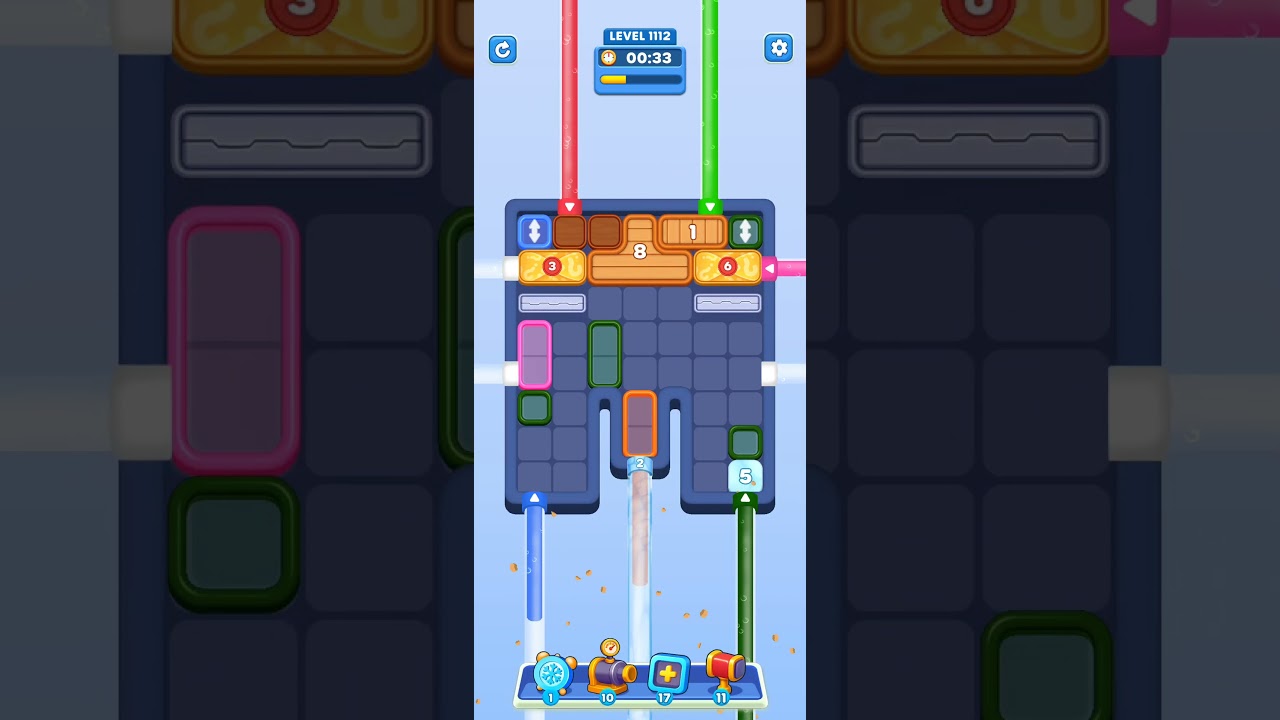Click the restart level icon
The width and height of the screenshot is (1280, 720).
[503, 49]
